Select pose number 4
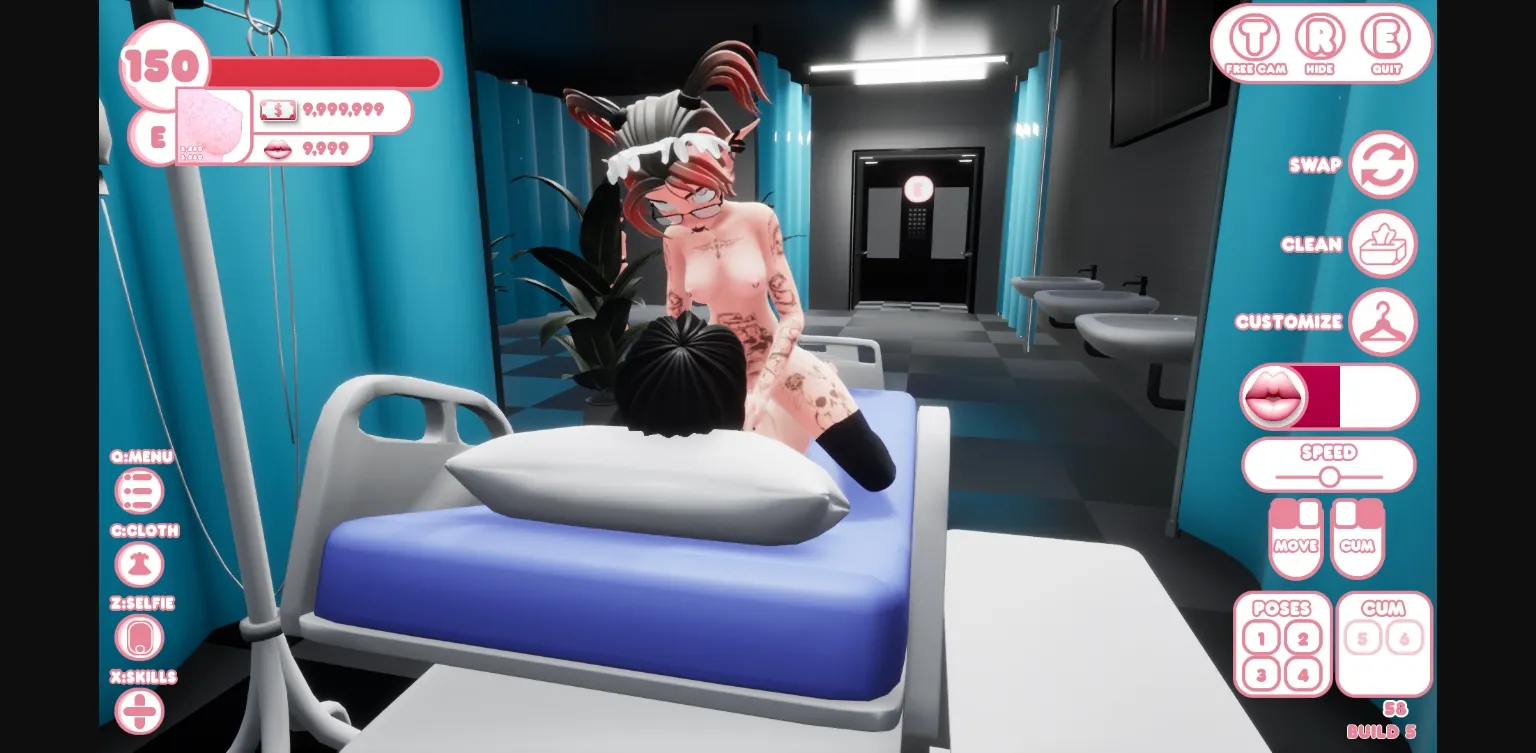 pyautogui.click(x=1303, y=675)
